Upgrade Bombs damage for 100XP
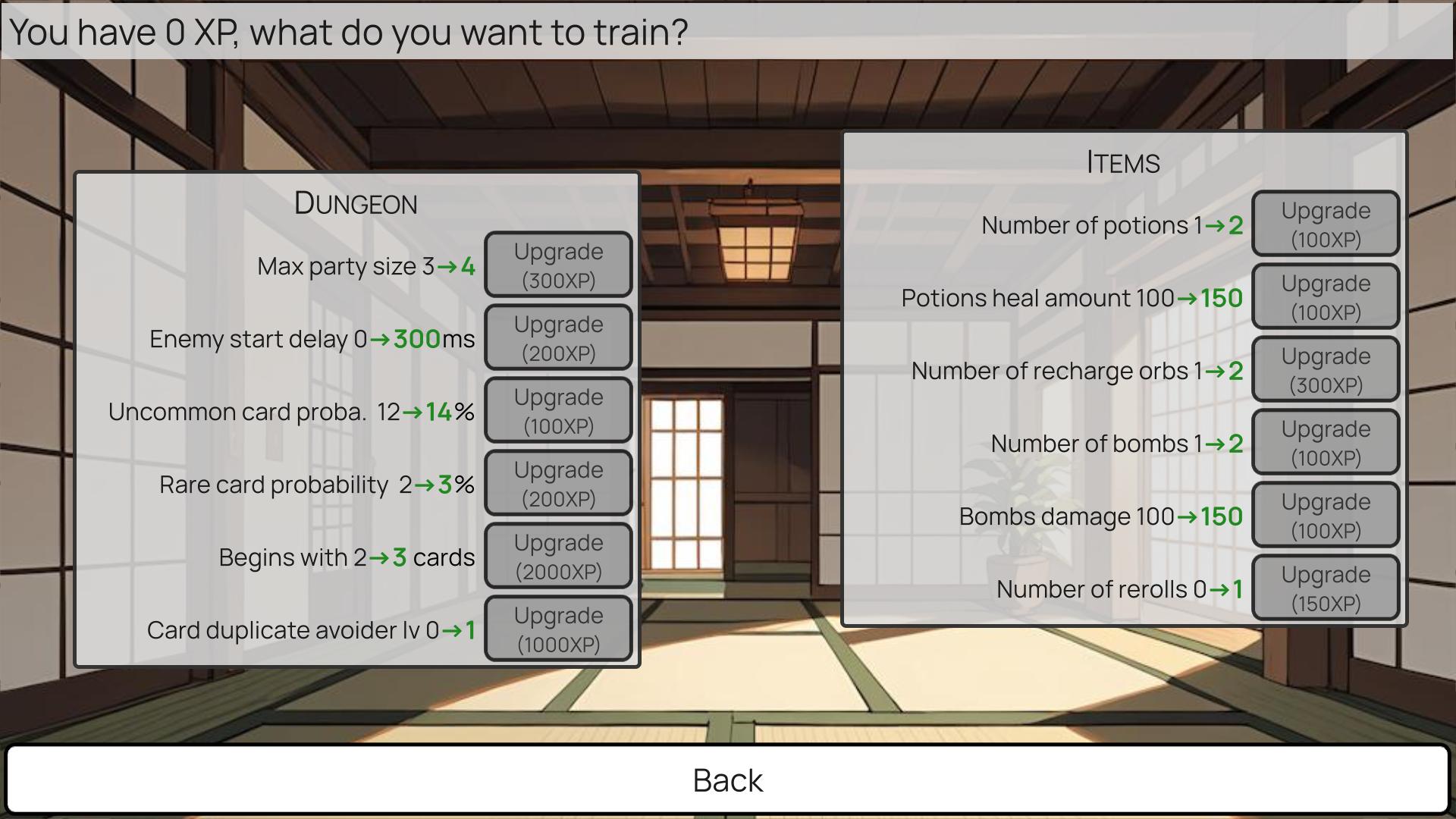This screenshot has width=1456, height=819. (1326, 515)
